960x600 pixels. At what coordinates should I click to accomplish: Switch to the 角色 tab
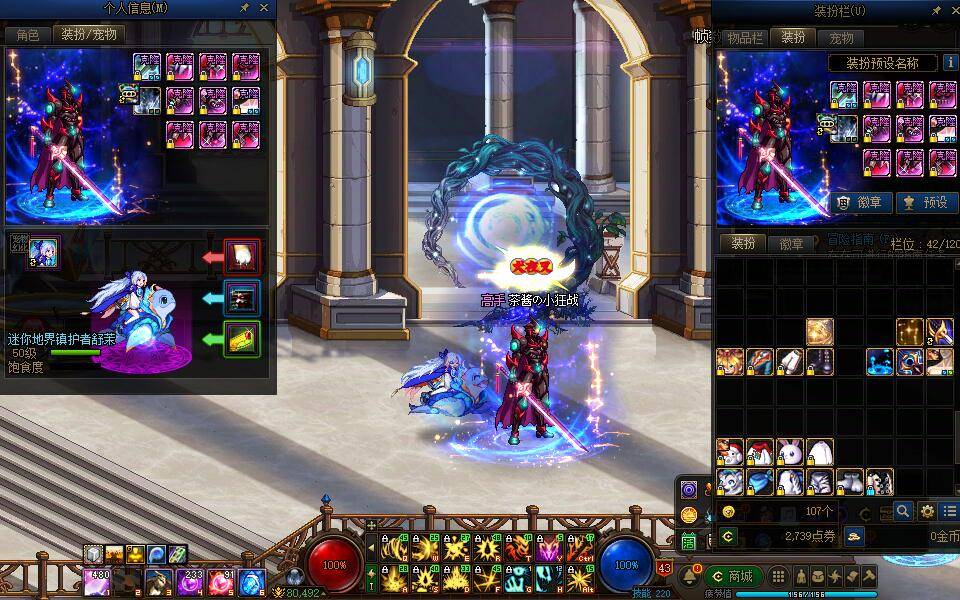(27, 34)
